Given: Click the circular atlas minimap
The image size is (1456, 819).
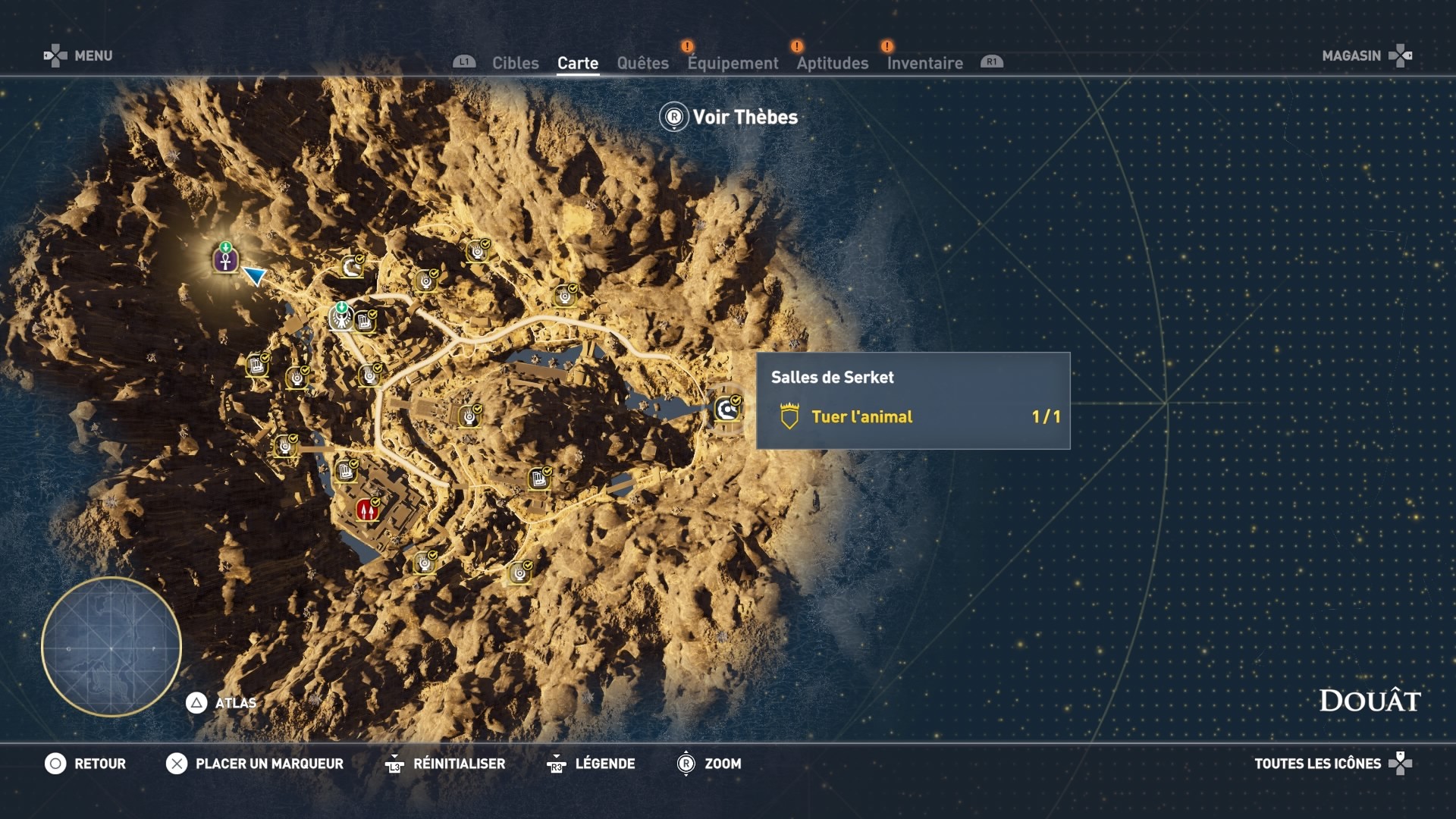Looking at the screenshot, I should (x=111, y=647).
